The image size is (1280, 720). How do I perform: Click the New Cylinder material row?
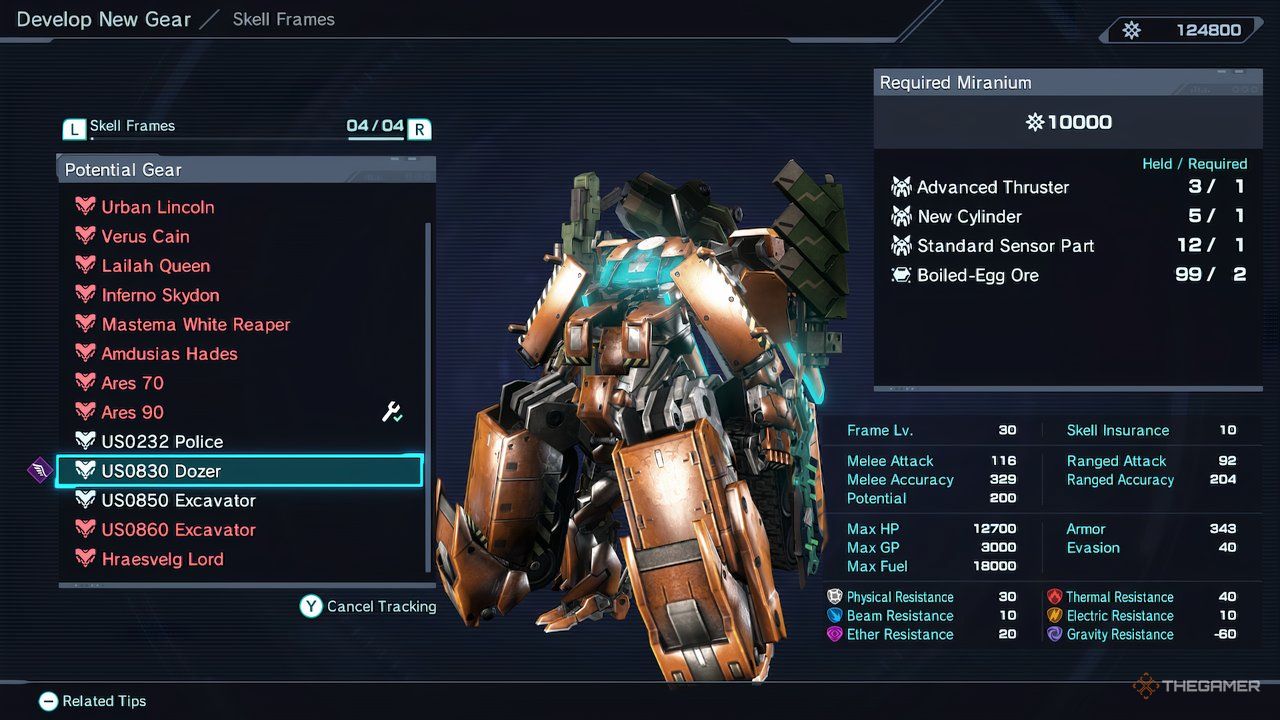coord(1068,216)
